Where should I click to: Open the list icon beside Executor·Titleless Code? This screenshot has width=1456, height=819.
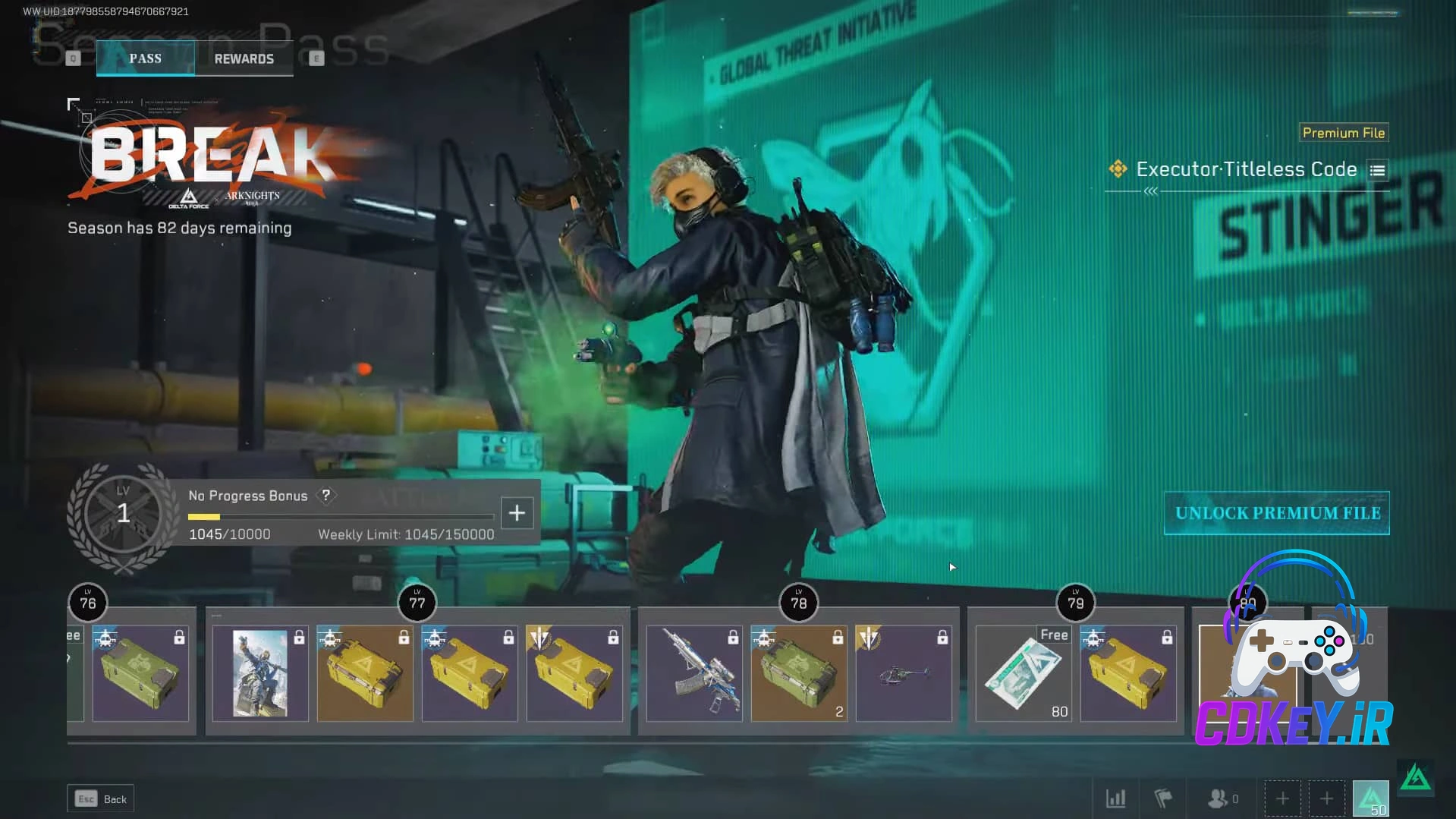click(1377, 170)
